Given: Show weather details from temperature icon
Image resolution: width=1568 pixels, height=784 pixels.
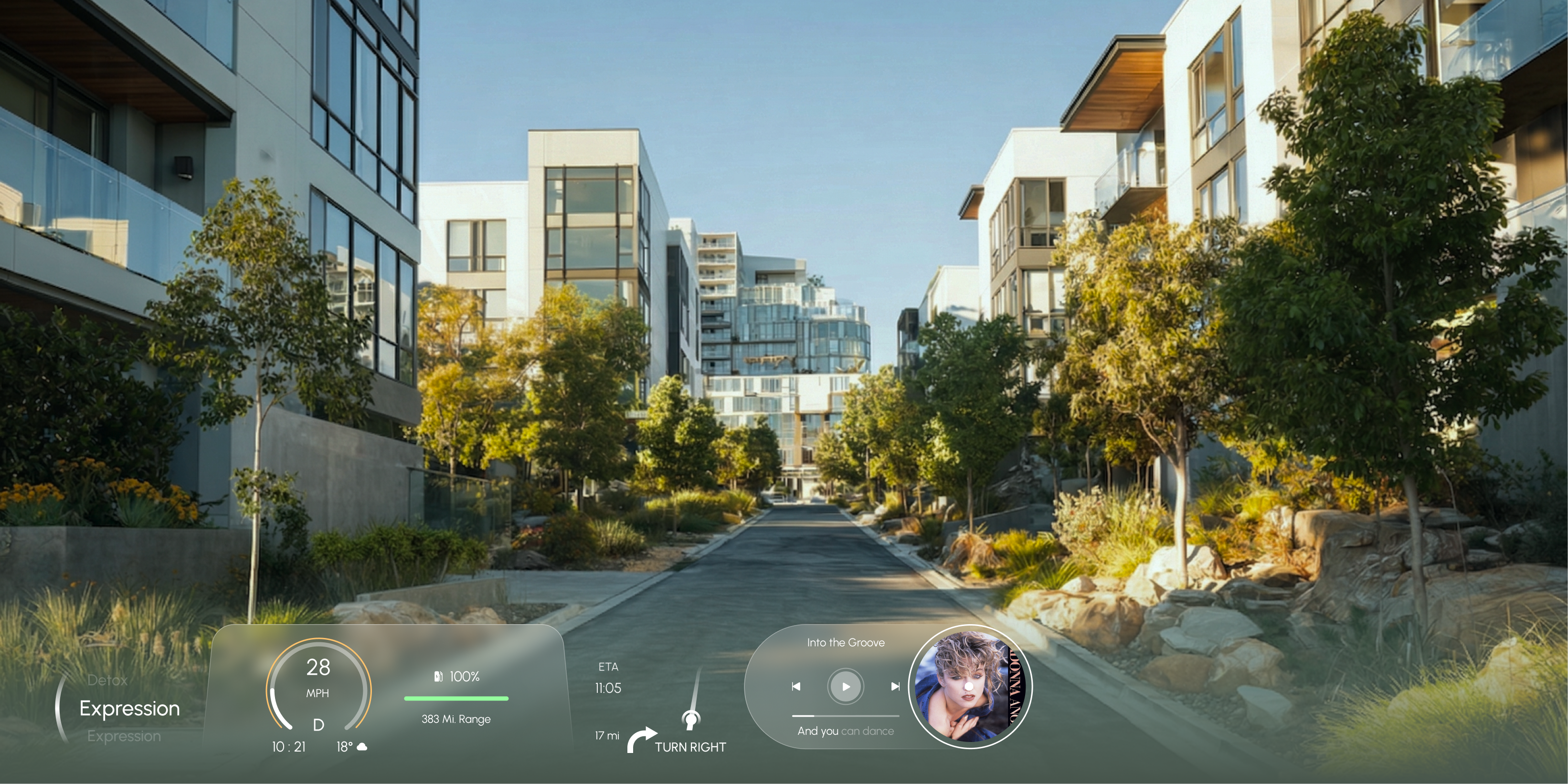Looking at the screenshot, I should [361, 747].
